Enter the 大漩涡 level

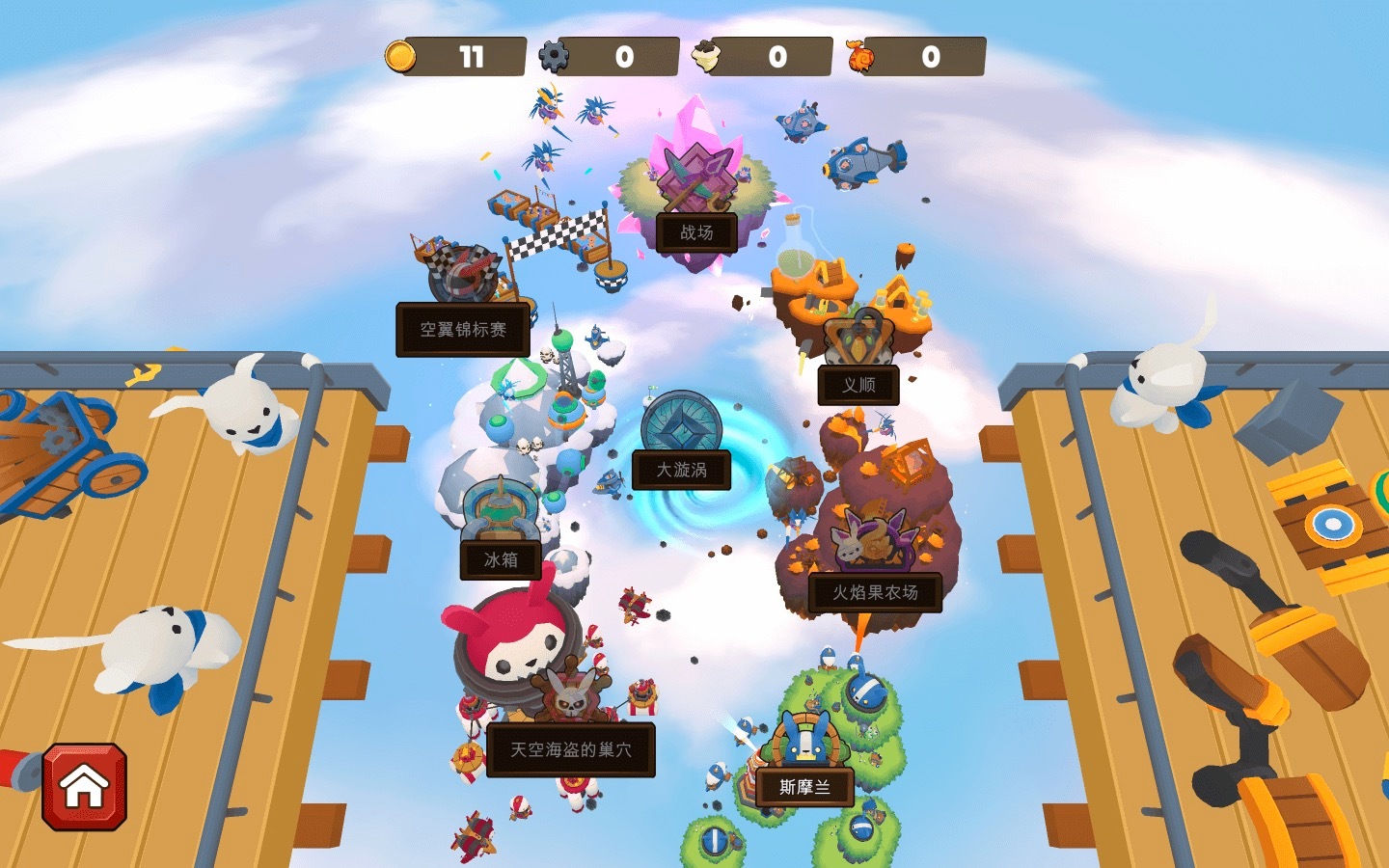pyautogui.click(x=681, y=470)
